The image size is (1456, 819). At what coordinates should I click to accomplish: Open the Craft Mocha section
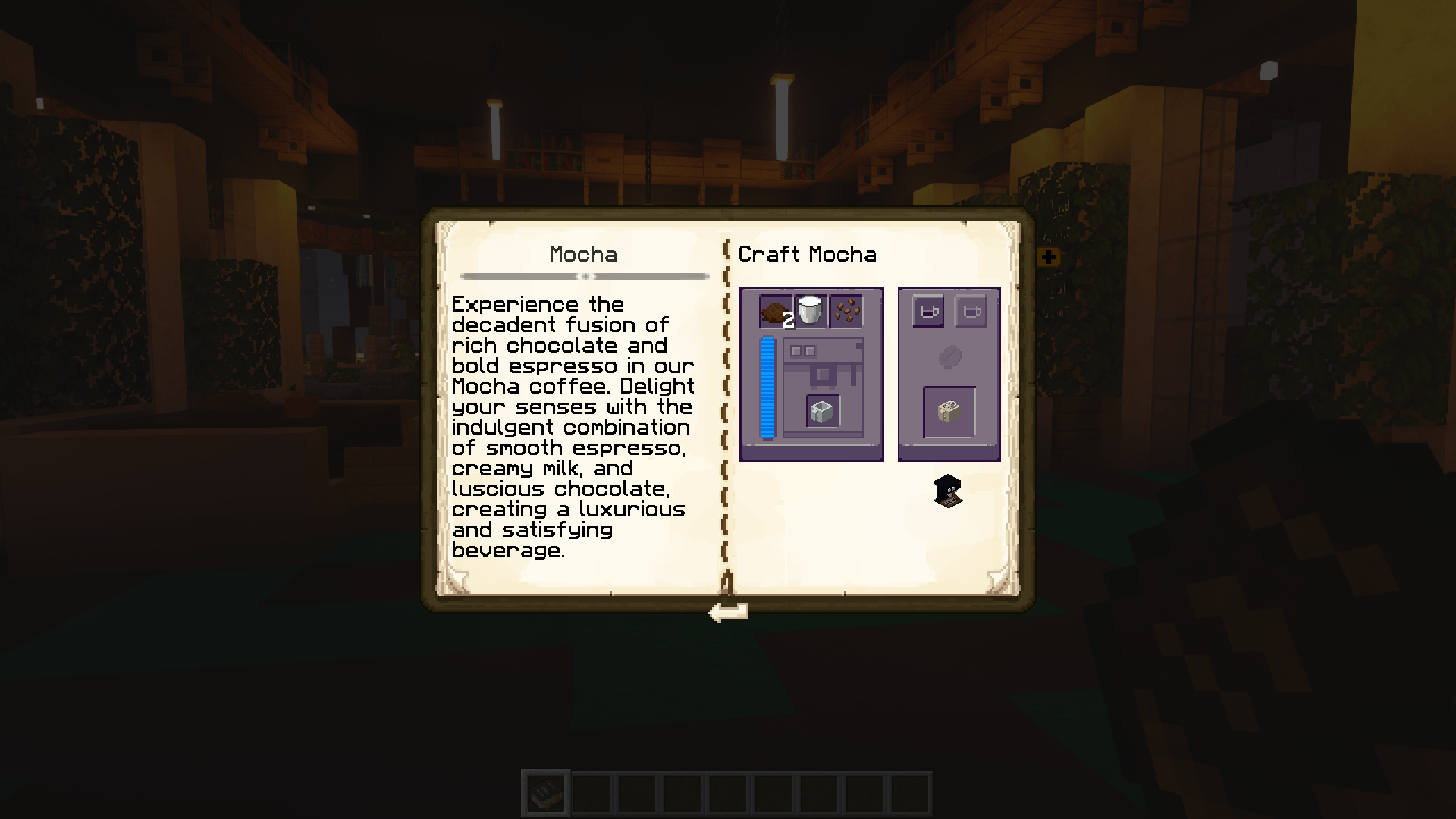(807, 255)
